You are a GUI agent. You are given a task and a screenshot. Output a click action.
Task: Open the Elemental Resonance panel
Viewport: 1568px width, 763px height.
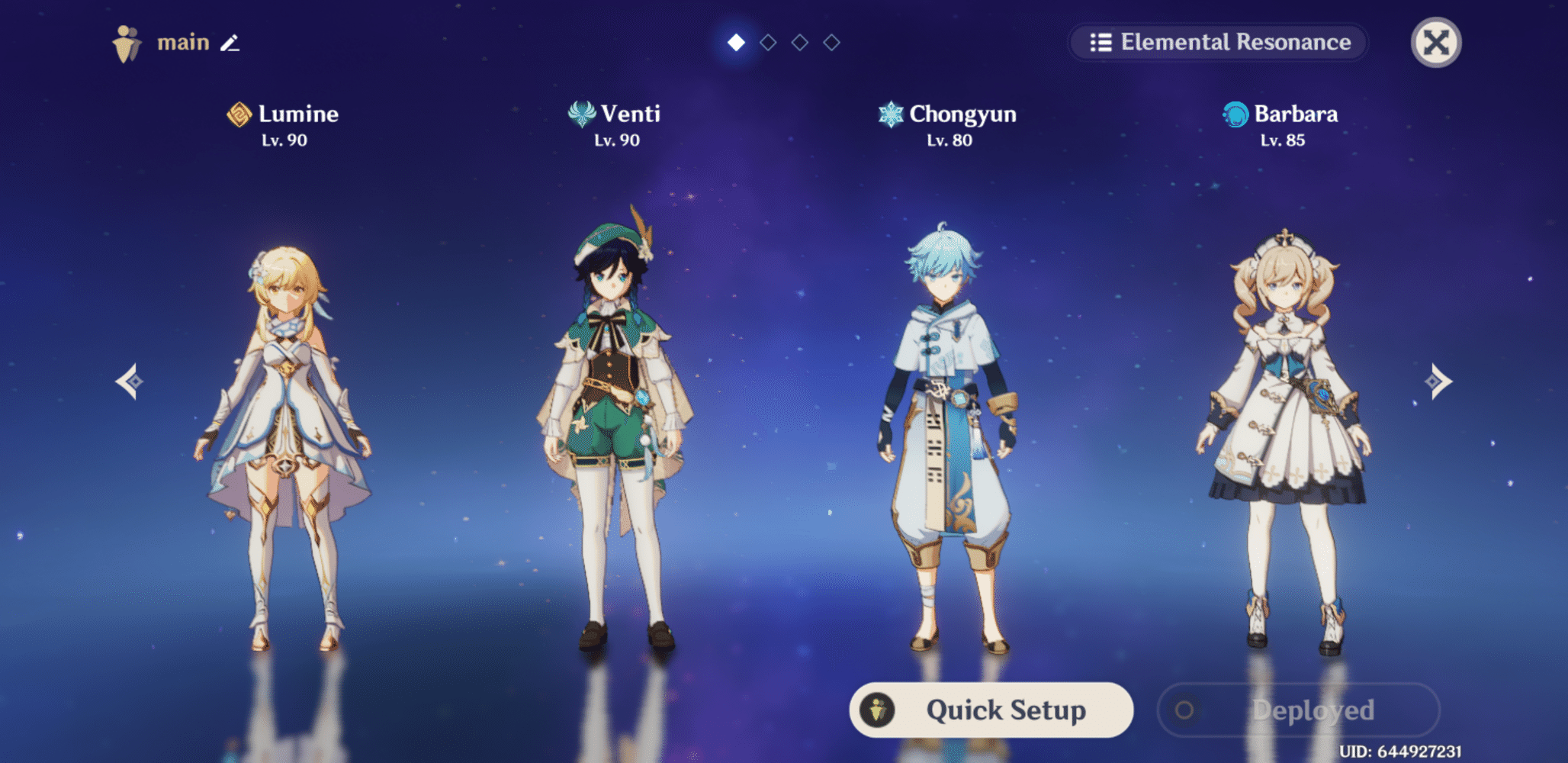click(x=1219, y=42)
